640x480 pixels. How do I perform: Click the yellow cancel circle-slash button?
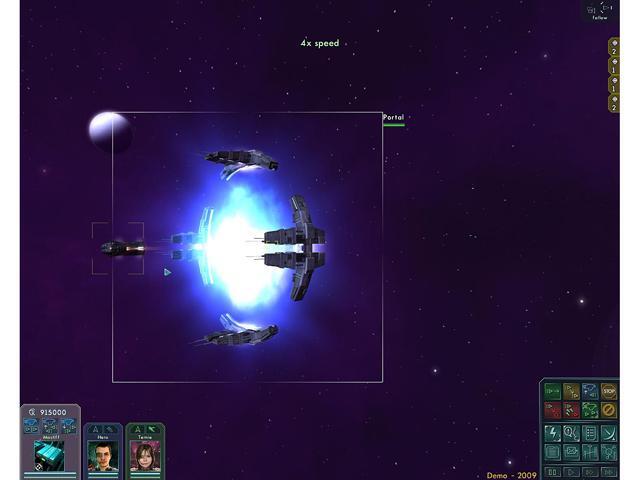pyautogui.click(x=609, y=410)
